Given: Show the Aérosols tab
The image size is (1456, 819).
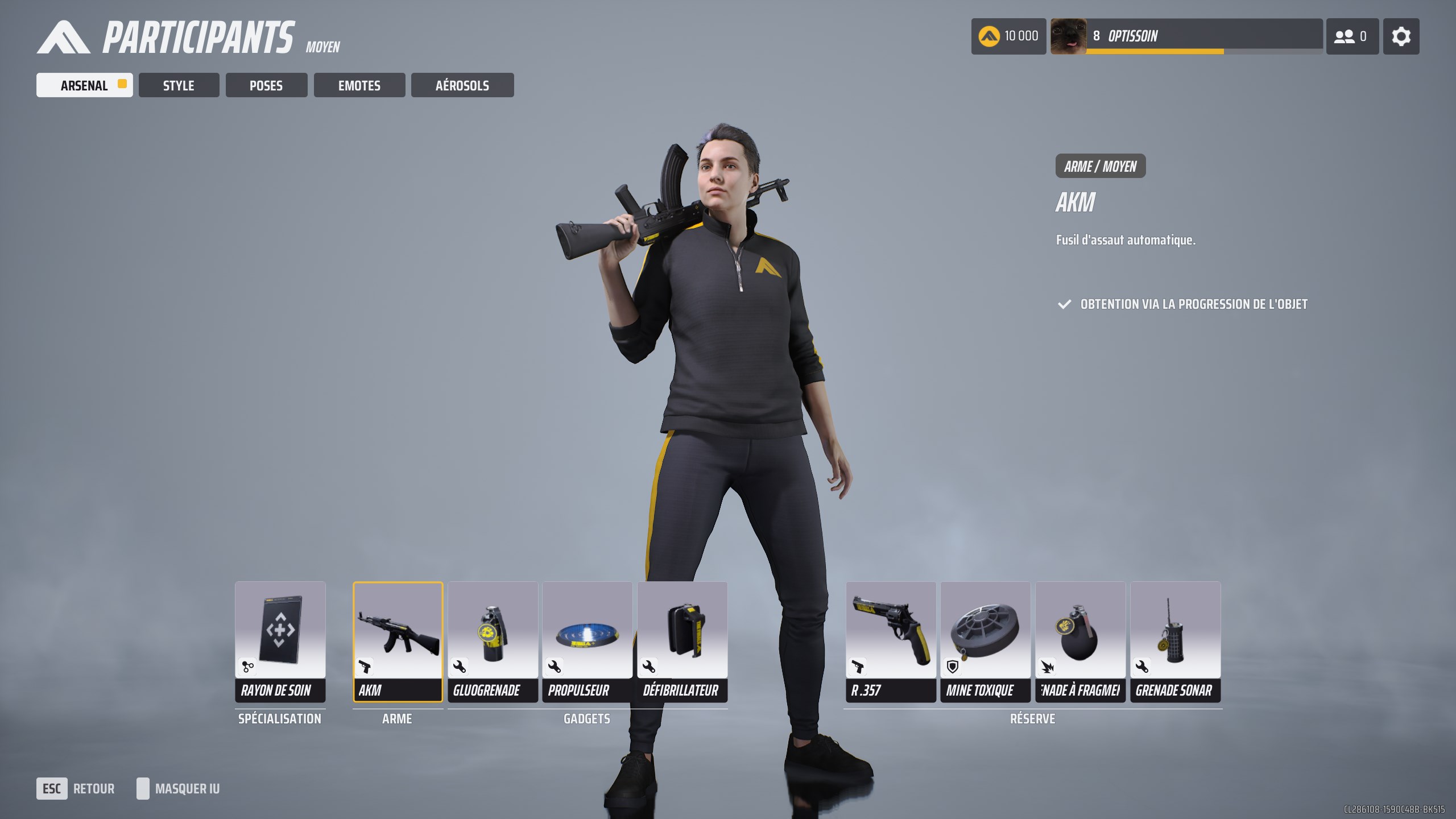Looking at the screenshot, I should pos(462,85).
